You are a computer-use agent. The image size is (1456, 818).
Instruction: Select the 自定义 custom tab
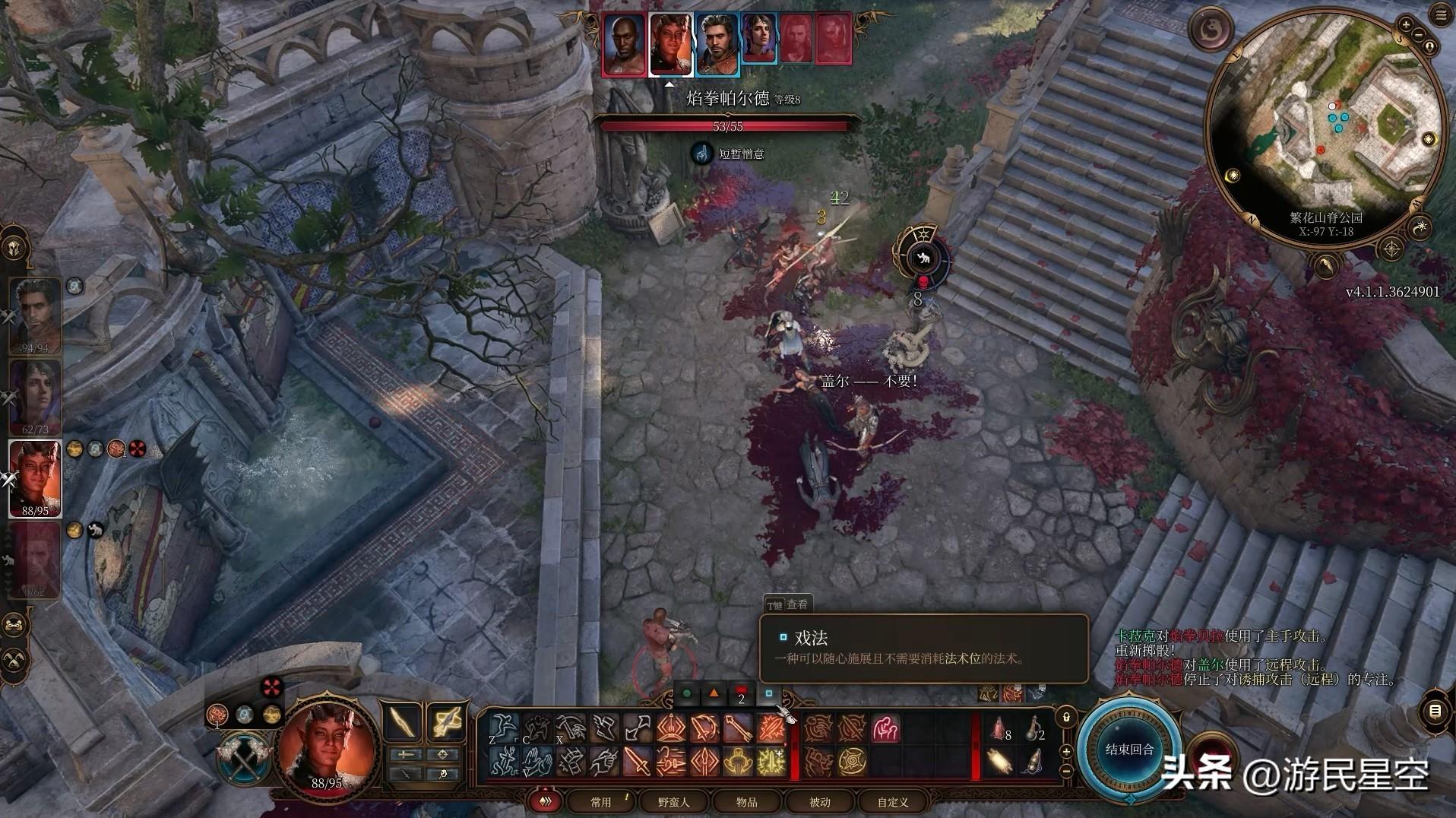[892, 802]
